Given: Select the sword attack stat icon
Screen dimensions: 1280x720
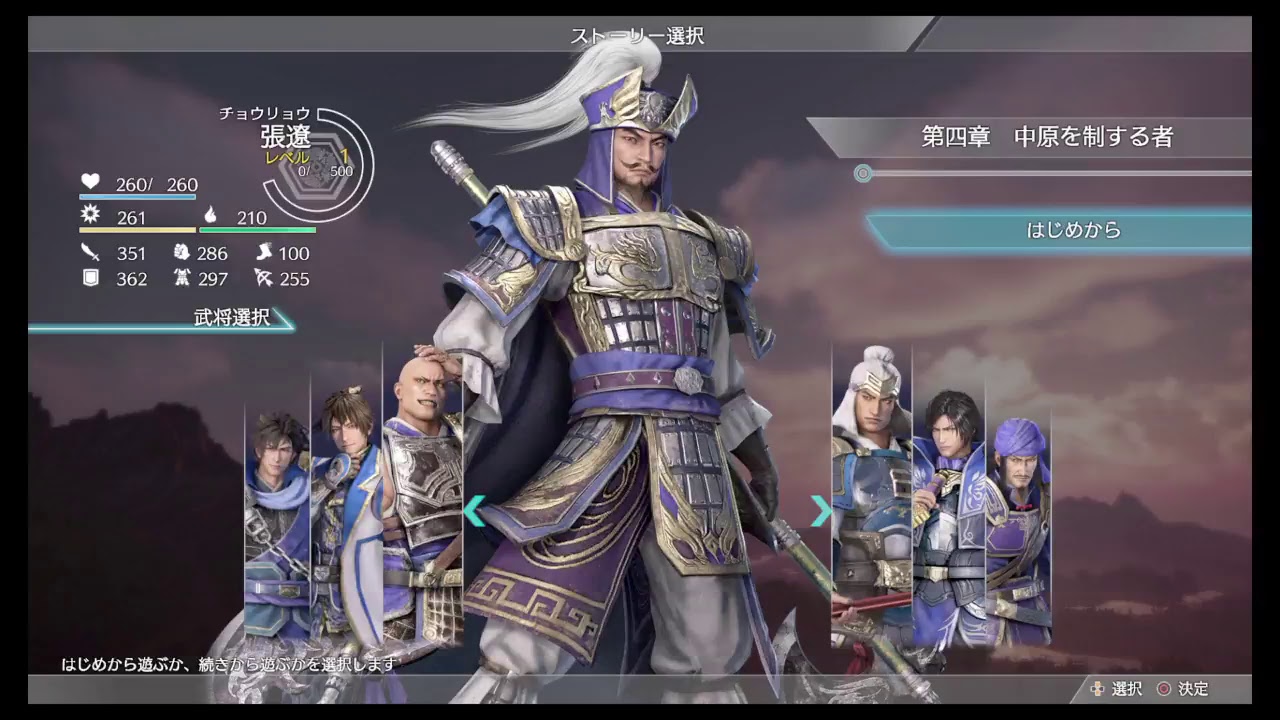Looking at the screenshot, I should [x=91, y=254].
